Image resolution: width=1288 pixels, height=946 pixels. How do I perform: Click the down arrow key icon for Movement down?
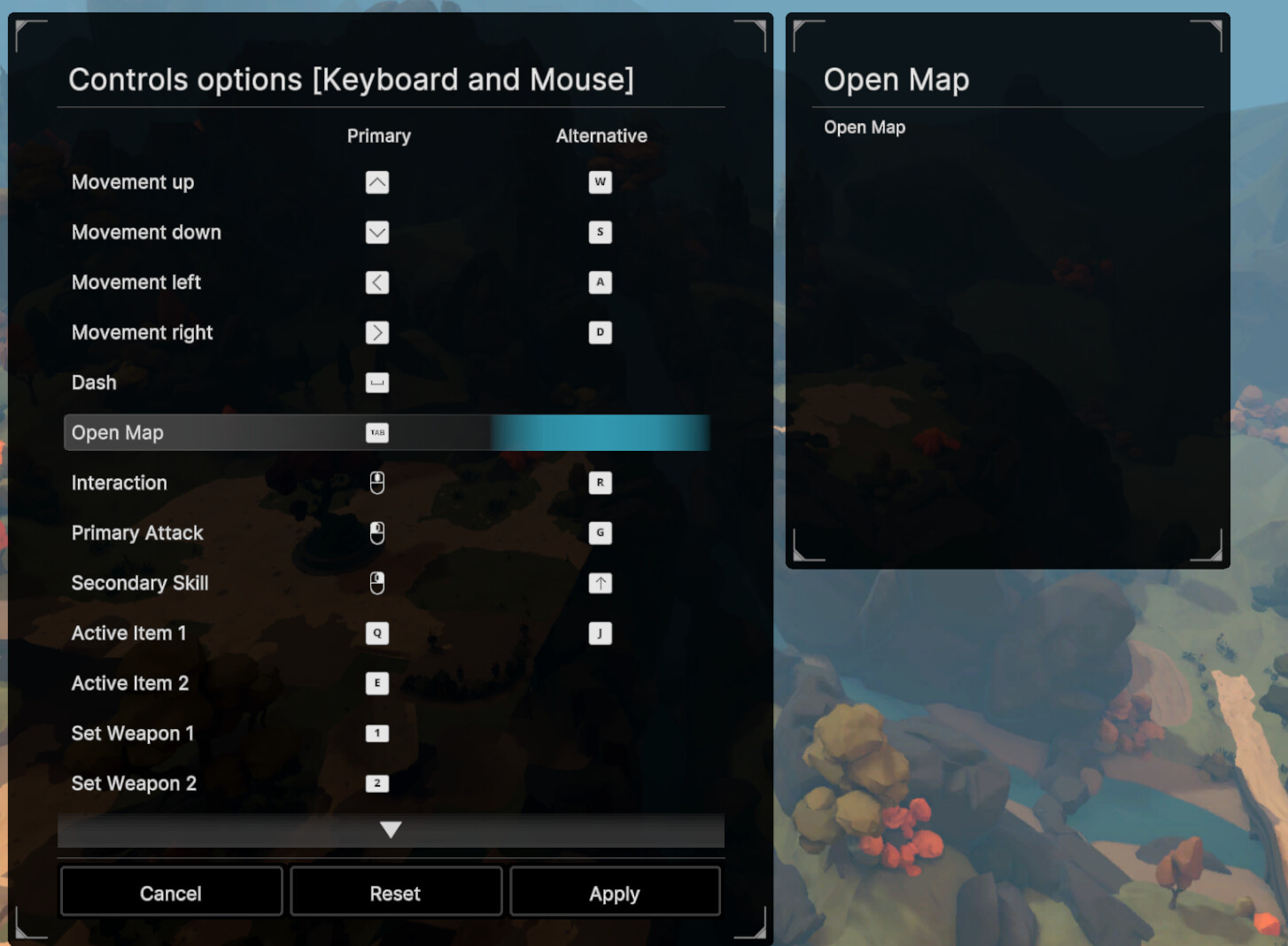click(x=376, y=232)
